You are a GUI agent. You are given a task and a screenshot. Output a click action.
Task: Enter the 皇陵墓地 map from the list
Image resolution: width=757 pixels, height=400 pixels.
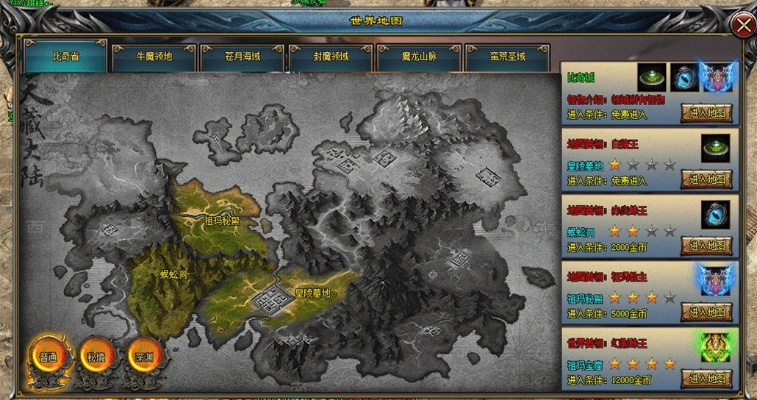tap(708, 179)
